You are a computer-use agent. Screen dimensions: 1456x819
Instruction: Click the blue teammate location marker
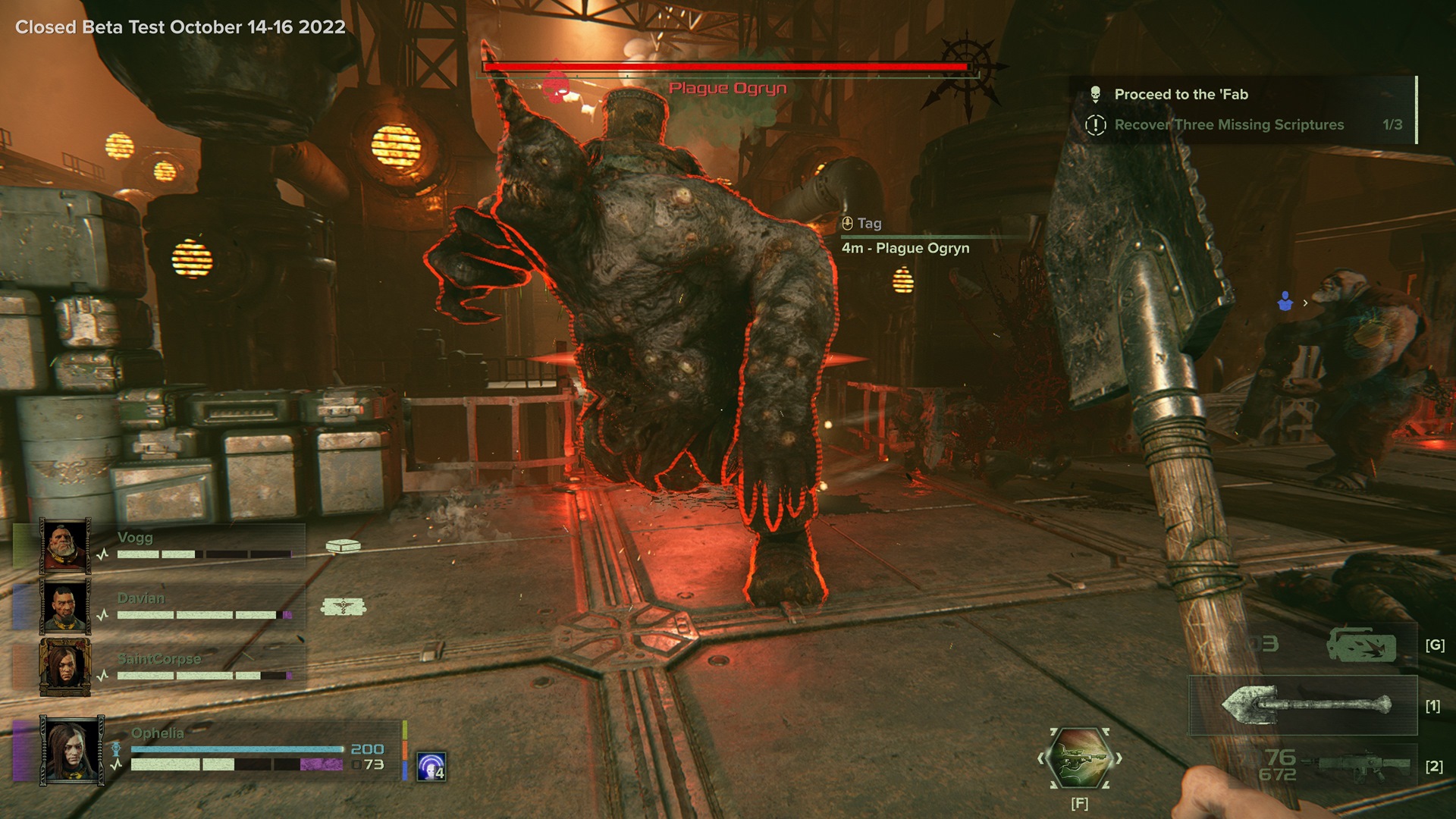pyautogui.click(x=1285, y=302)
